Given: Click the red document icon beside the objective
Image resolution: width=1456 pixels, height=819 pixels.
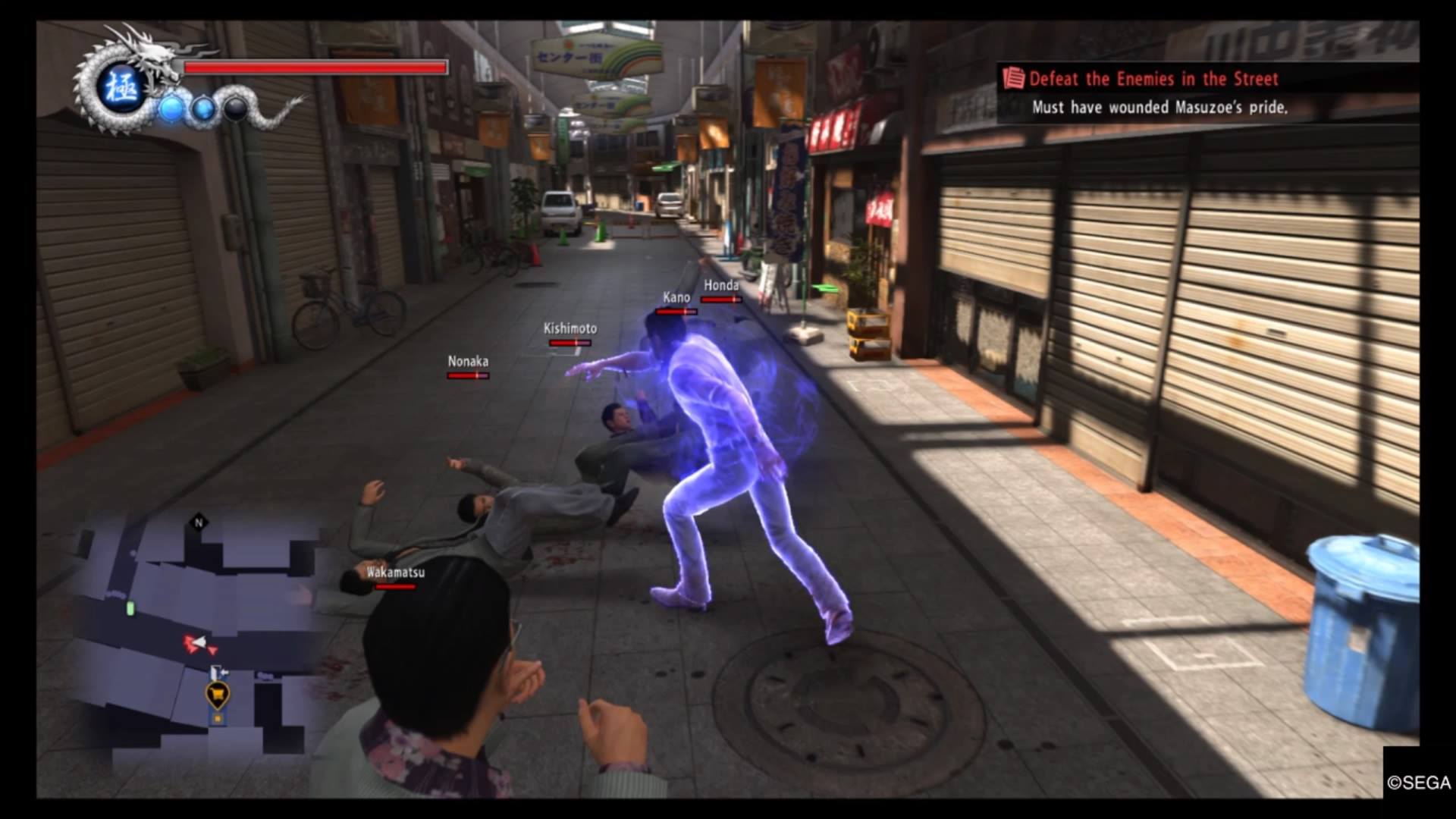Looking at the screenshot, I should click(1013, 79).
